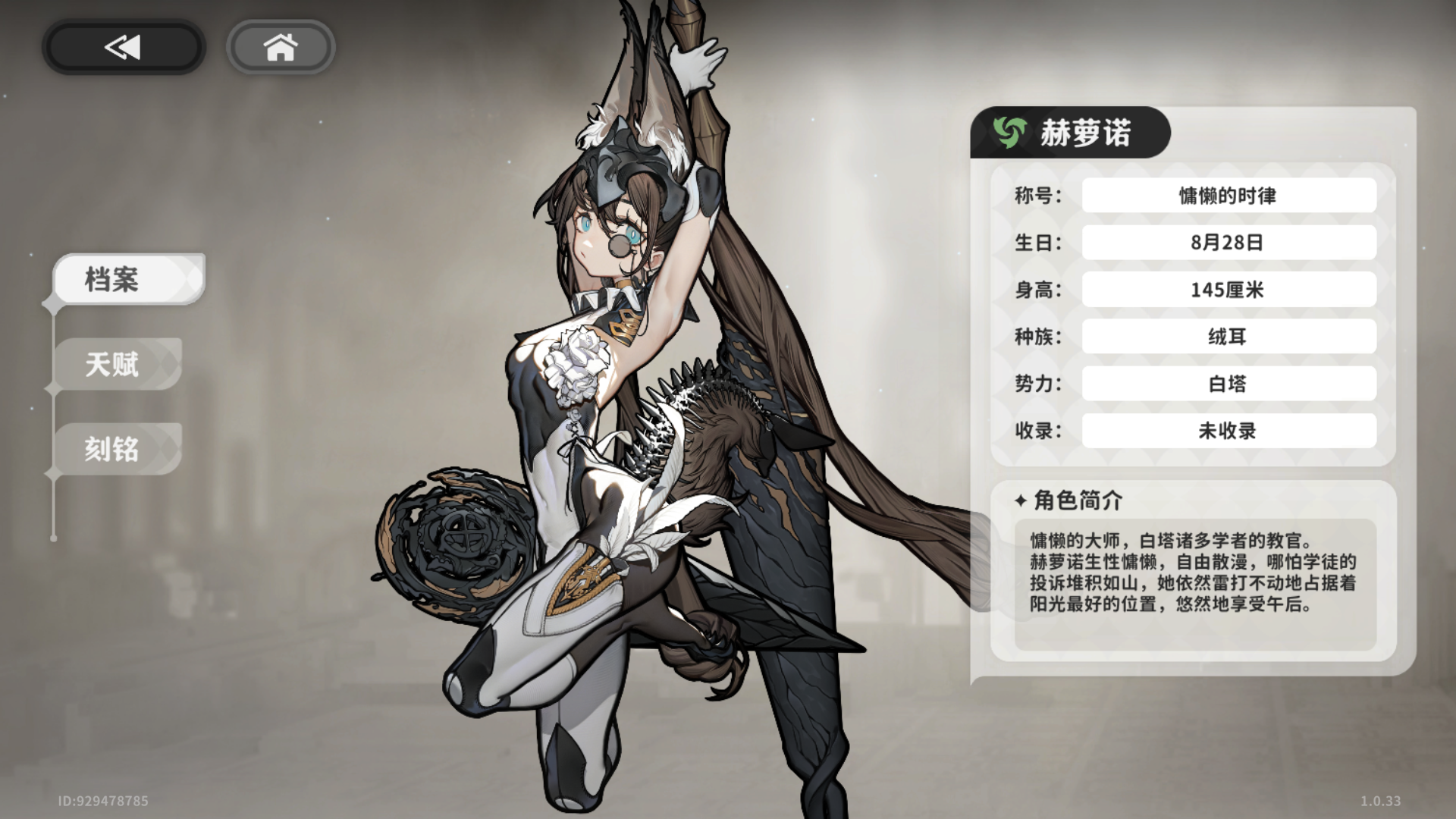This screenshot has height=819, width=1456.
Task: Click the green element icon beside 赫萝诺
Action: coord(1009,131)
